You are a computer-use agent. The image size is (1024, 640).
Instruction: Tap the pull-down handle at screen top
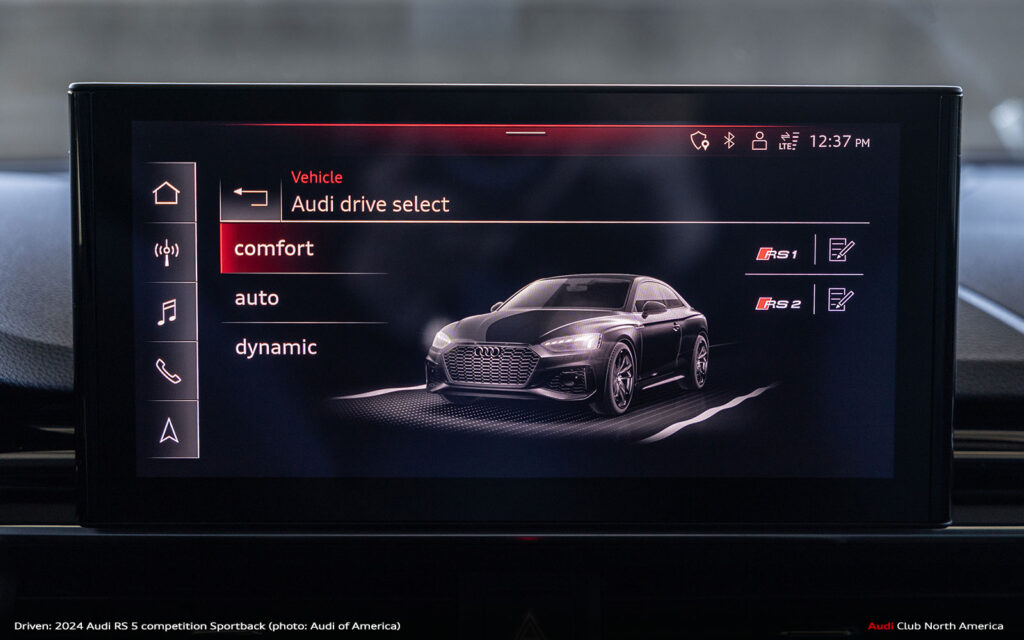click(x=526, y=133)
